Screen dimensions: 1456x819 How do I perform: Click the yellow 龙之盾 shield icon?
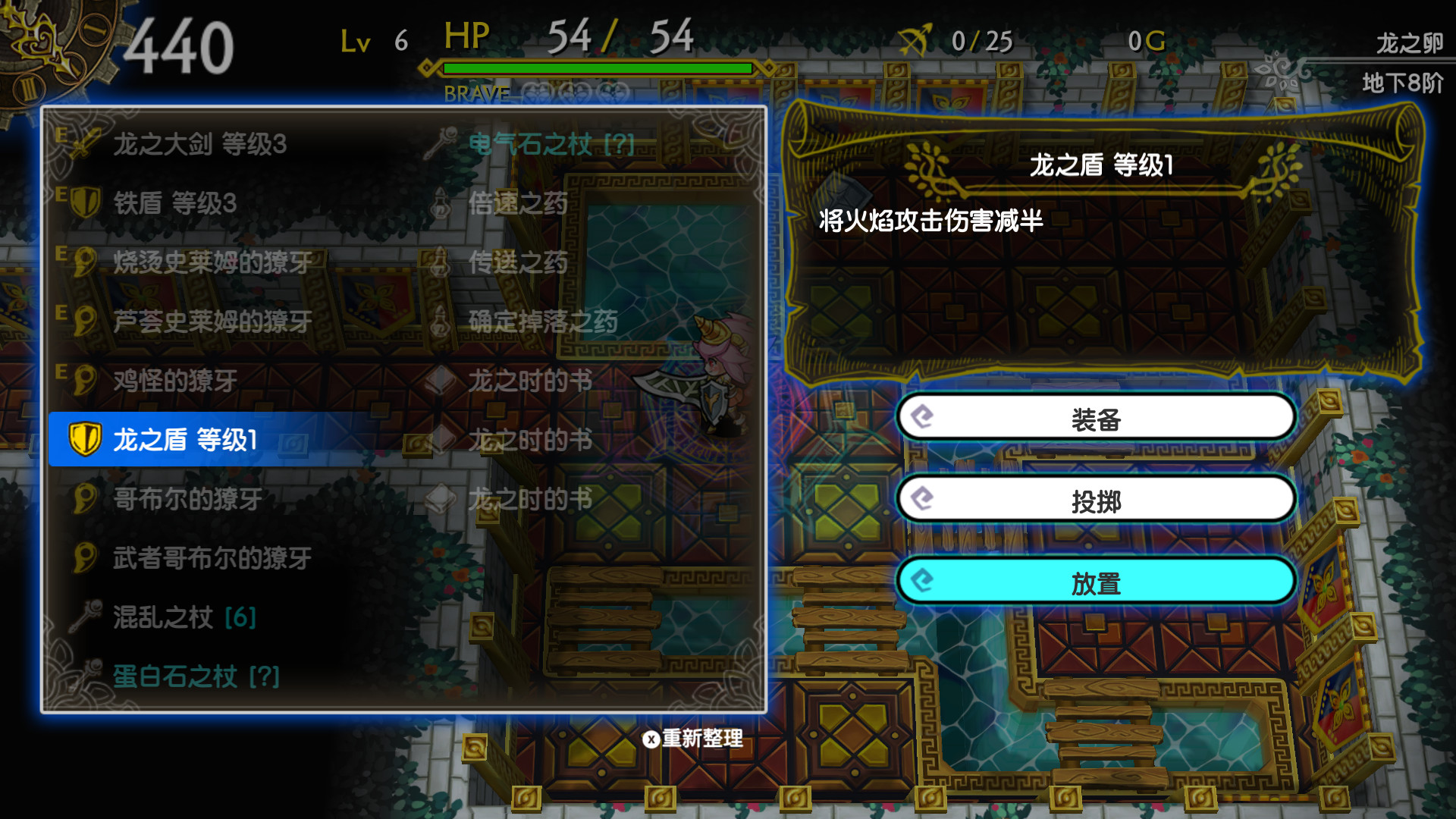coord(86,440)
